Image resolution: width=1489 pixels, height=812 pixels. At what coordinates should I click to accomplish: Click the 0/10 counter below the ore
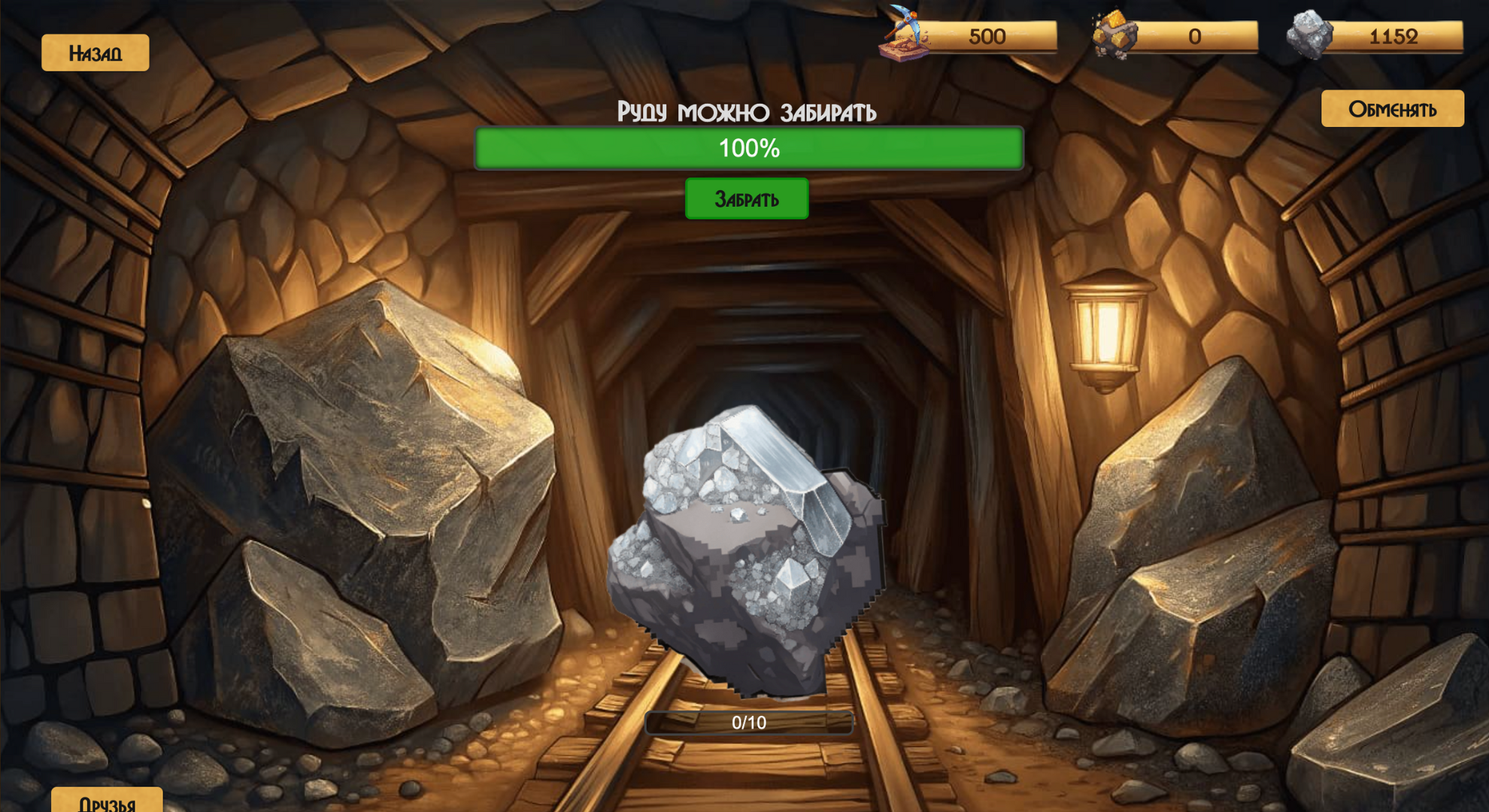point(749,724)
